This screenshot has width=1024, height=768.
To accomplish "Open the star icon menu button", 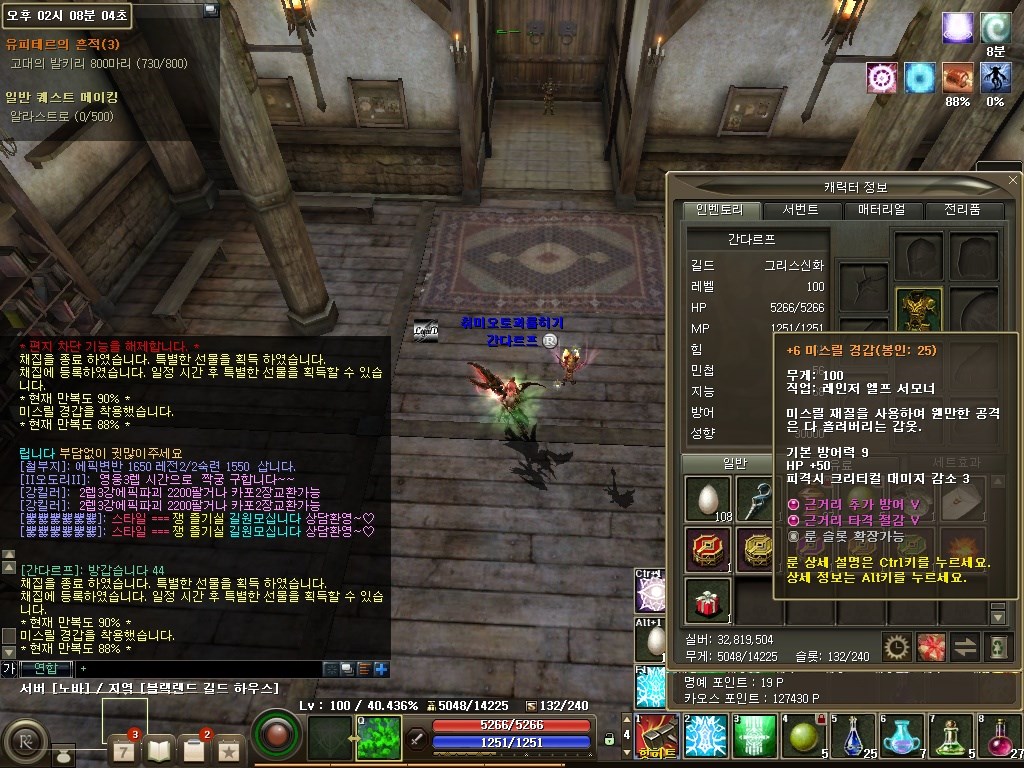I will (x=229, y=748).
